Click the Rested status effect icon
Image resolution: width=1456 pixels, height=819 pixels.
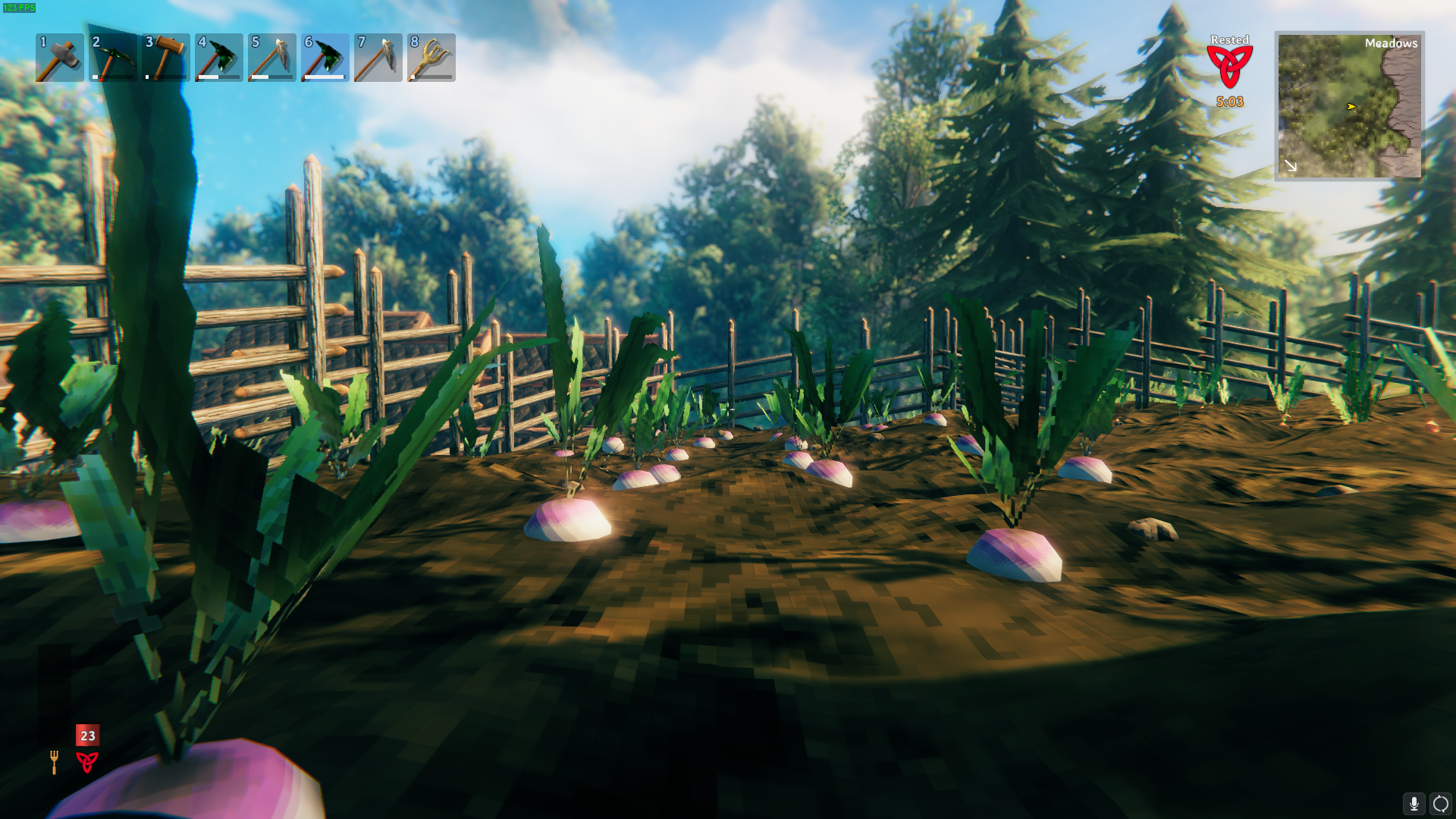[1229, 67]
